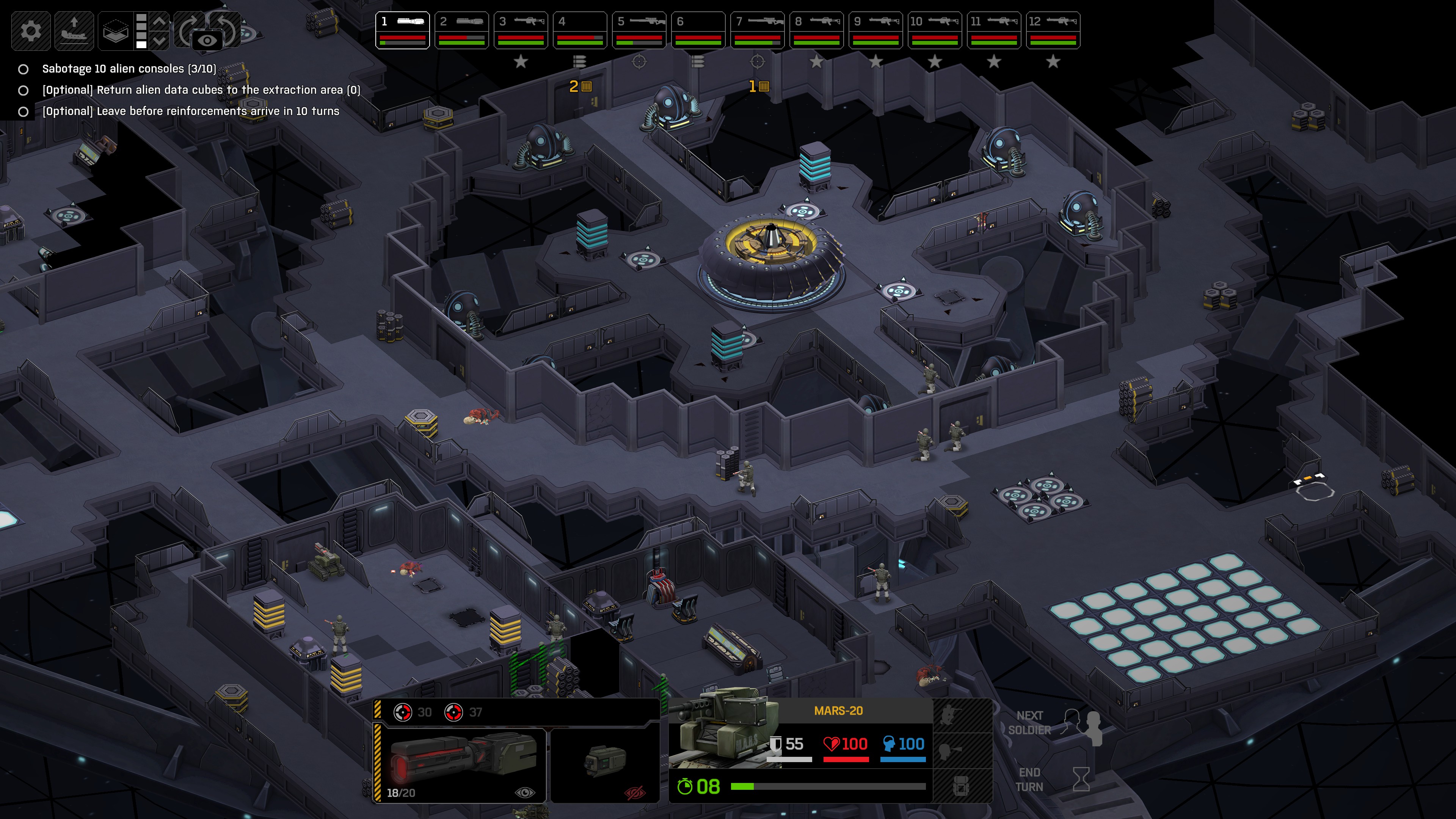
Task: Toggle the eye overlay icon in the toolbar
Action: [209, 40]
